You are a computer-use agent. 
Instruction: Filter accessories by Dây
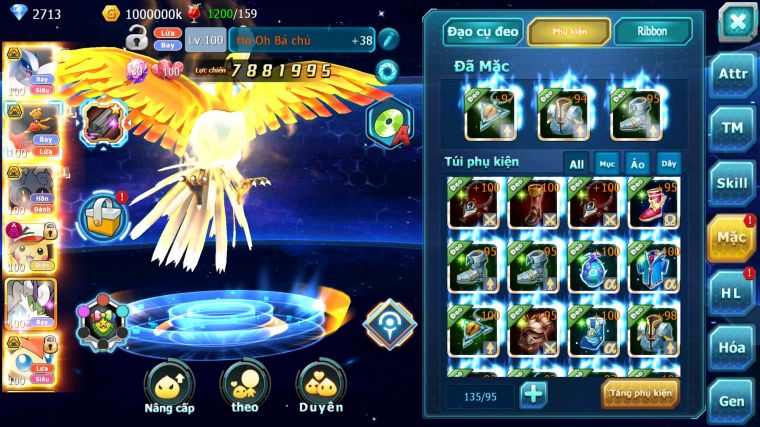pos(668,163)
